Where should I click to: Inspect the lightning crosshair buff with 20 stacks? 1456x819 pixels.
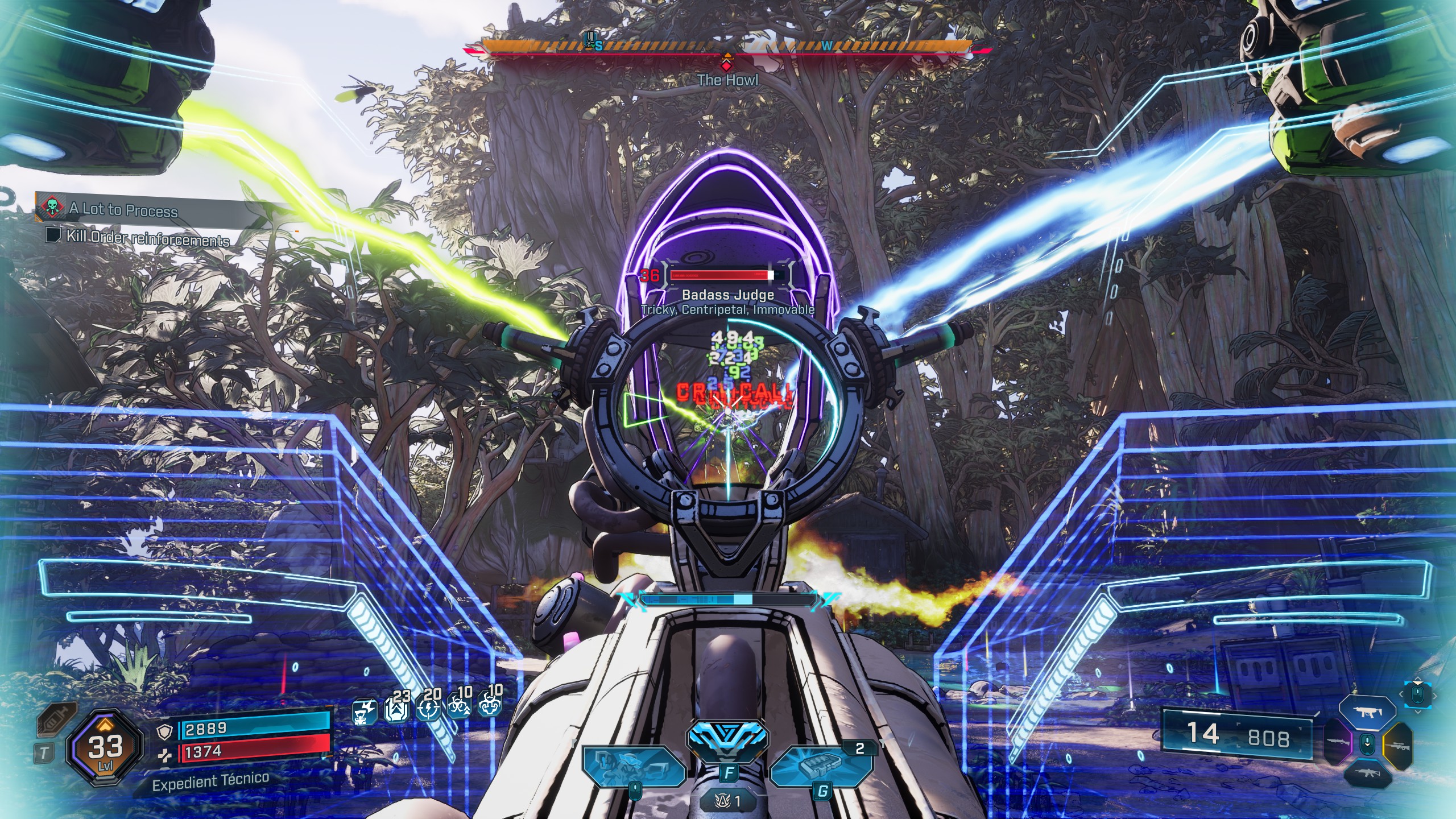tap(428, 709)
